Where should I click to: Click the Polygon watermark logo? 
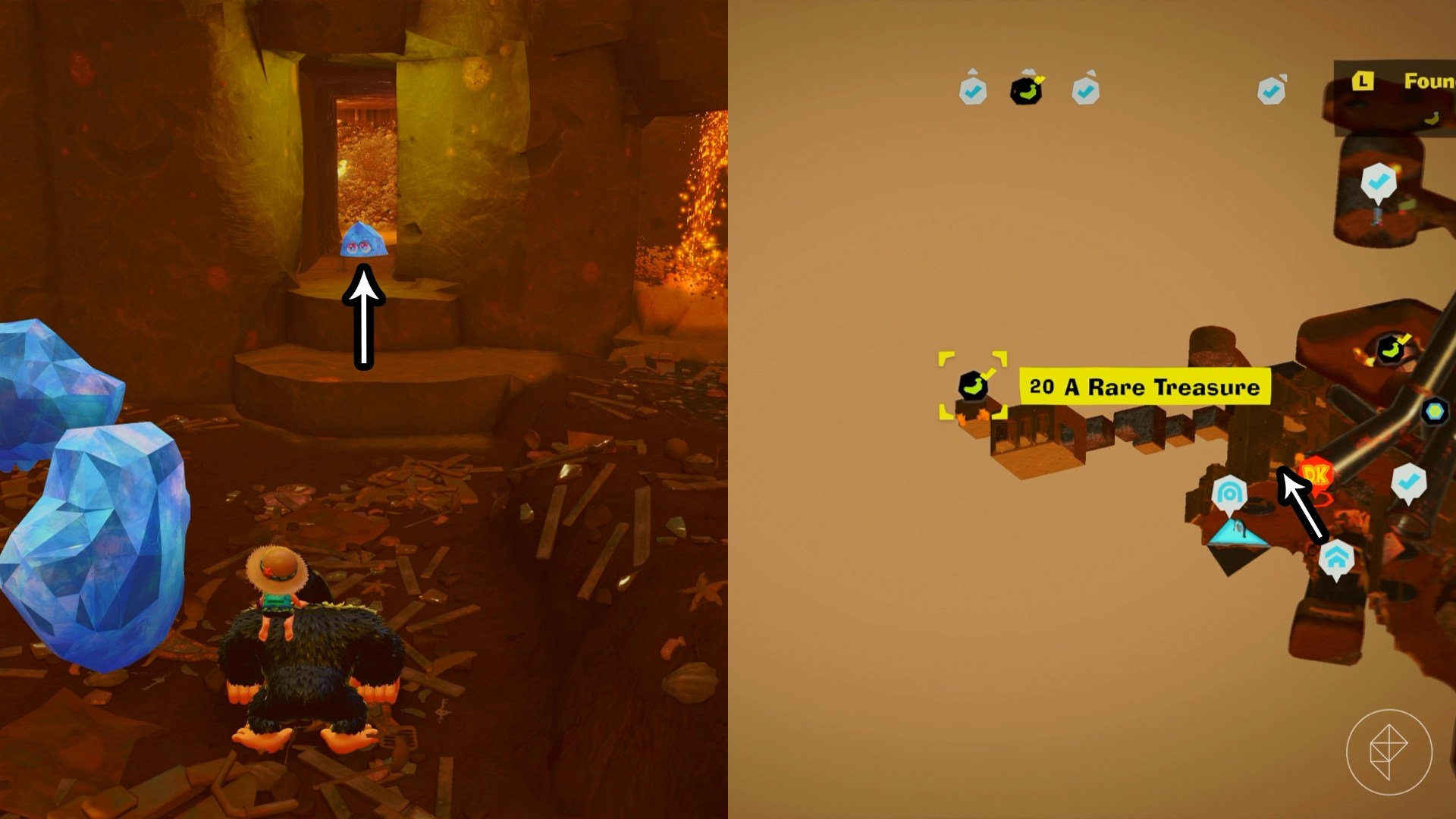1389,752
